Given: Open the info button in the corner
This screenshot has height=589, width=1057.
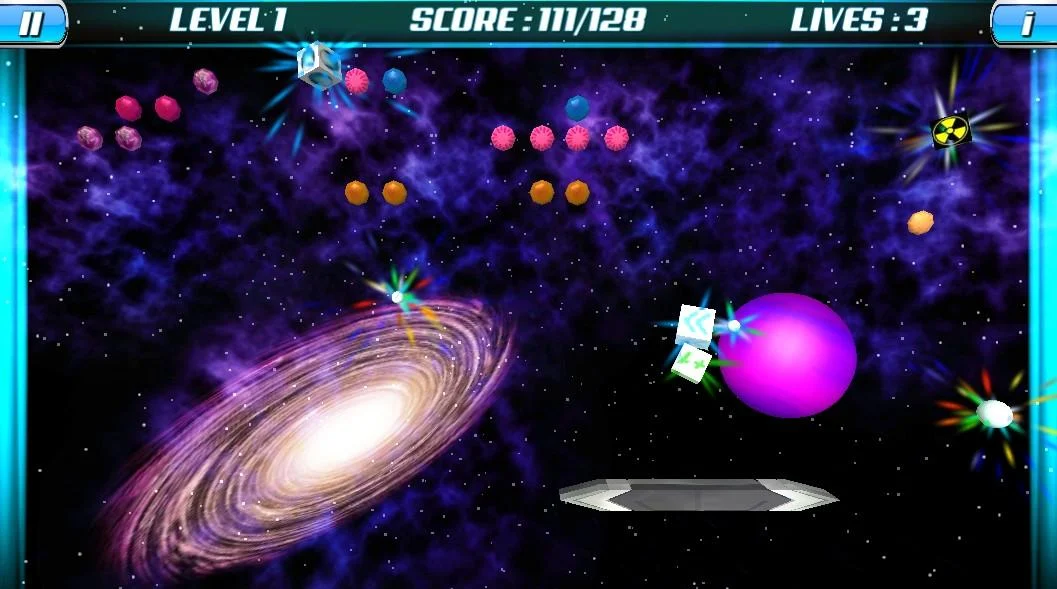Looking at the screenshot, I should pyautogui.click(x=1025, y=22).
